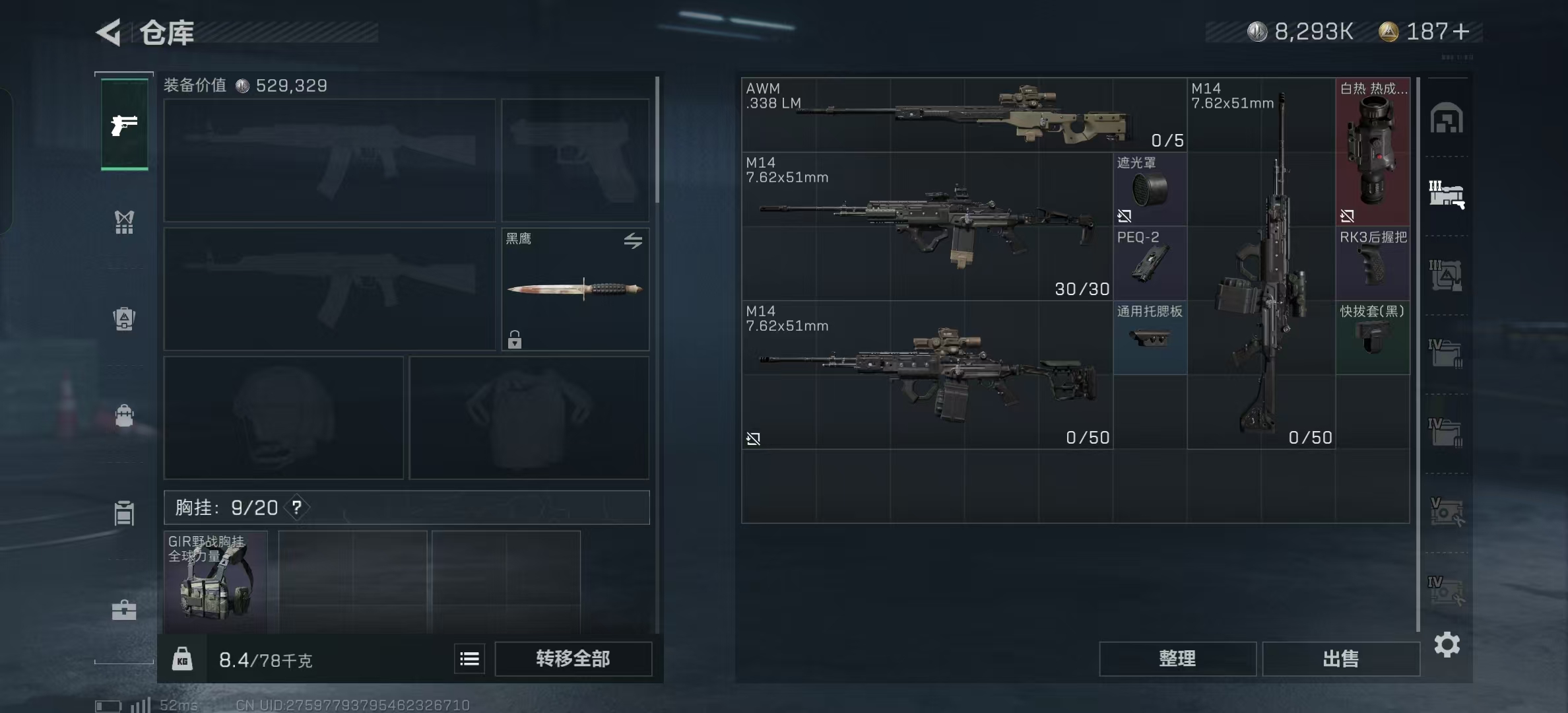This screenshot has height=713, width=1568.
Task: Select the M14 with 30/30 ammo
Action: click(927, 226)
